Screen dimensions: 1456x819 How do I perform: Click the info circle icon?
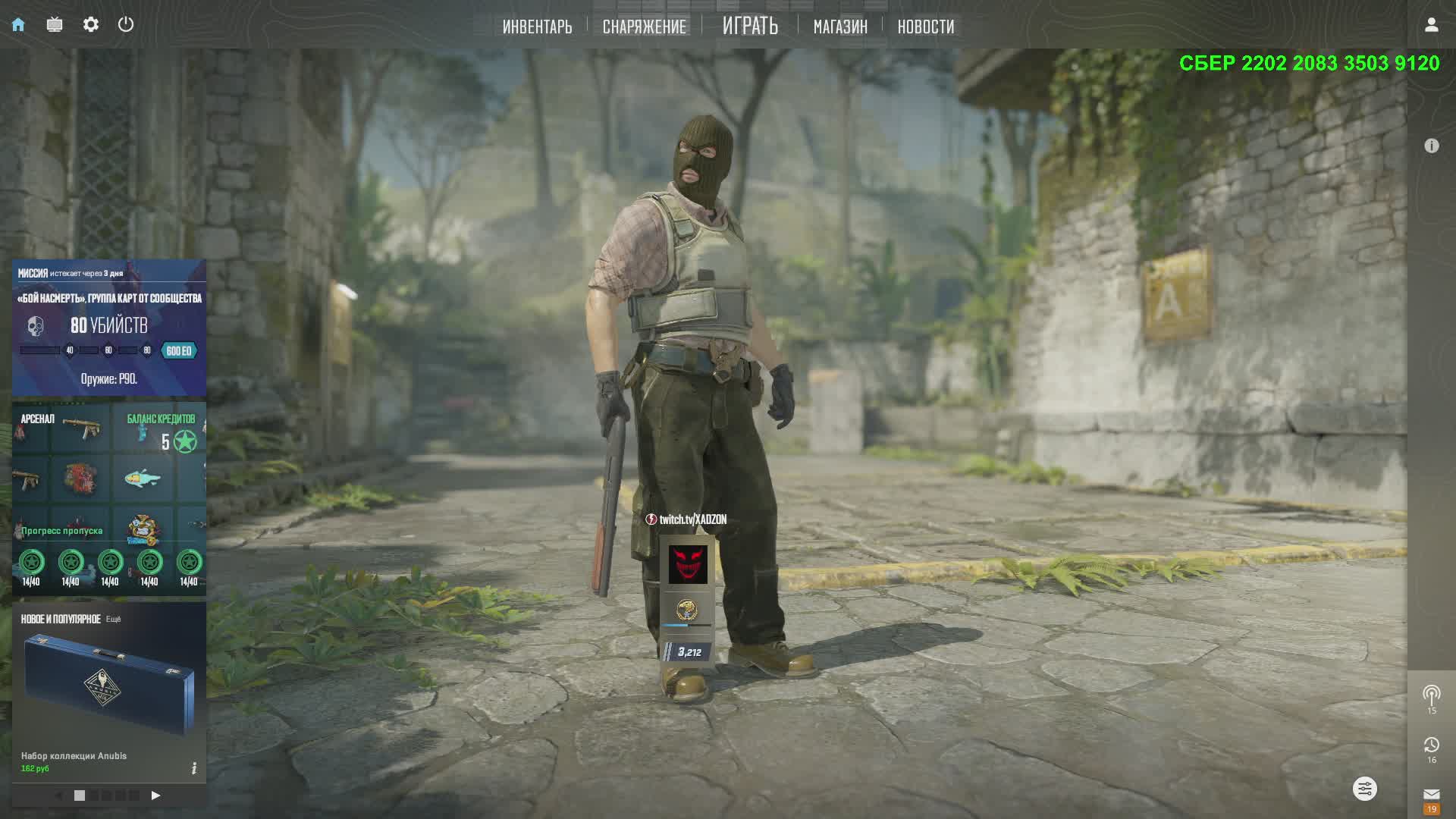(1431, 146)
